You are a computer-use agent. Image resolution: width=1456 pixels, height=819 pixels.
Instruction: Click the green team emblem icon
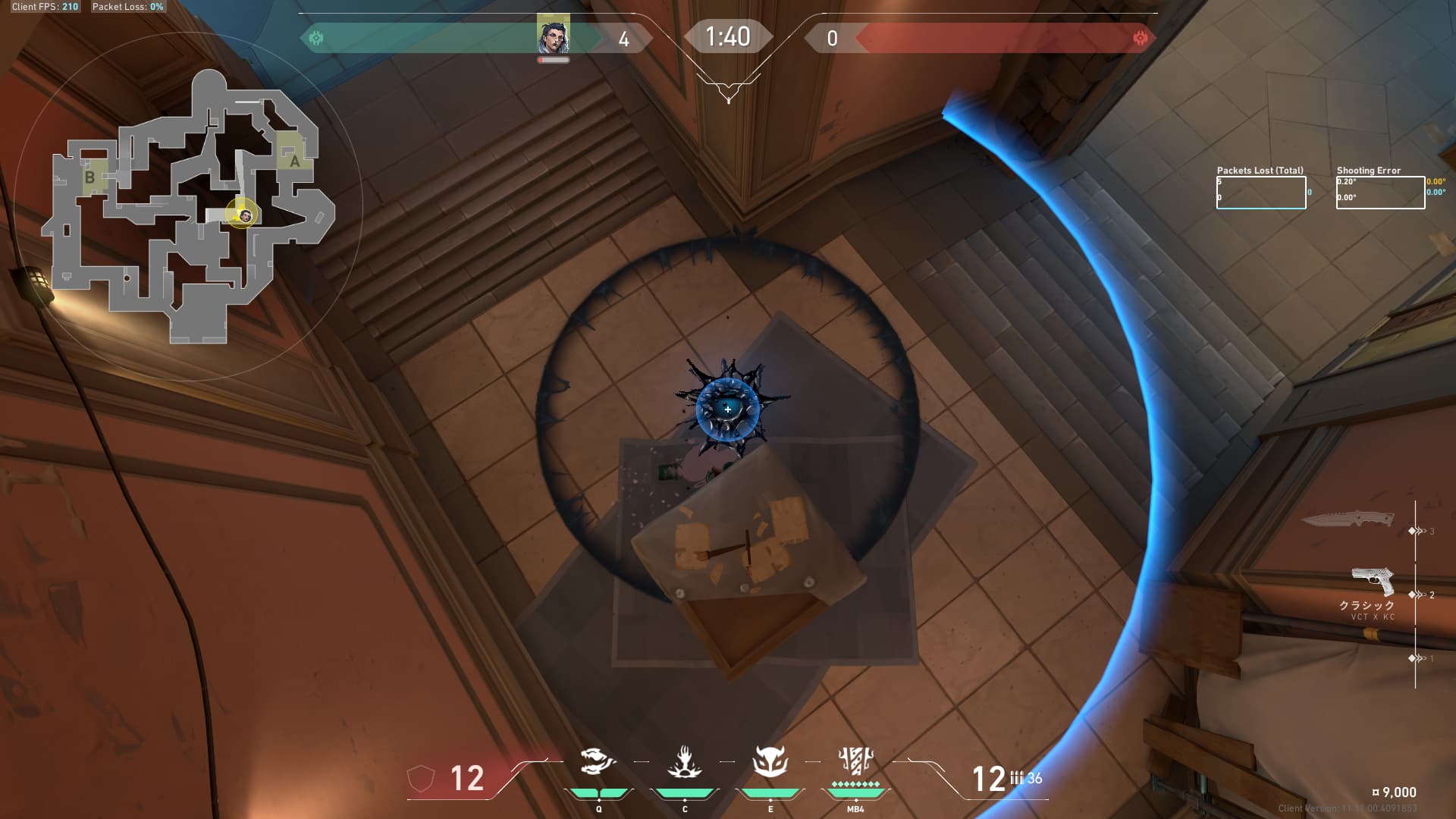(316, 38)
